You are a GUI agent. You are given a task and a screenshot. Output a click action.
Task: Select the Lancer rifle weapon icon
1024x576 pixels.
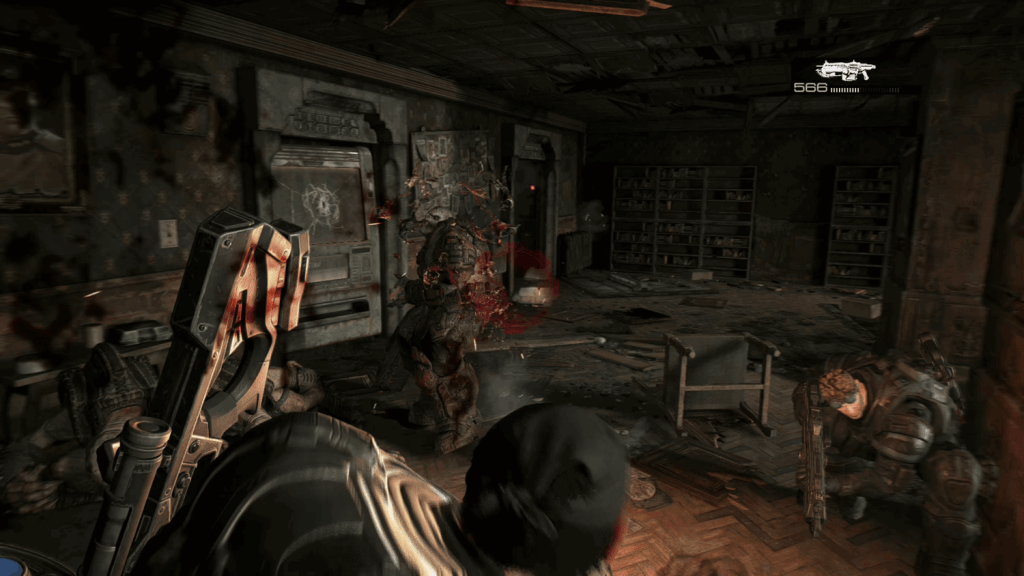845,69
